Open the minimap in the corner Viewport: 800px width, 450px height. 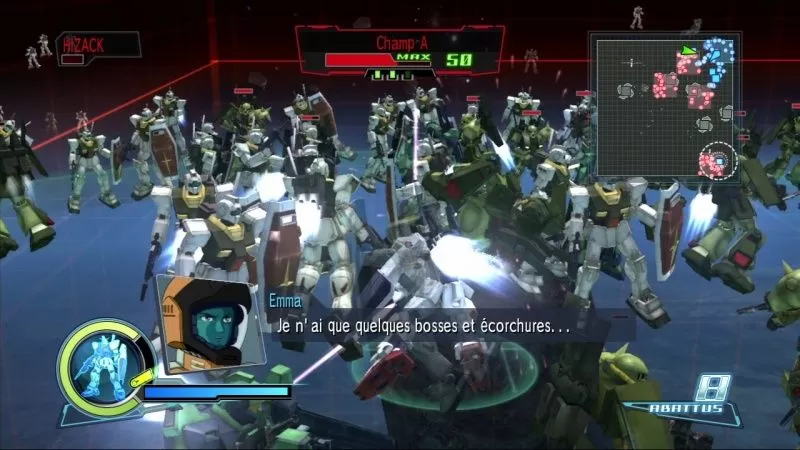(664, 106)
